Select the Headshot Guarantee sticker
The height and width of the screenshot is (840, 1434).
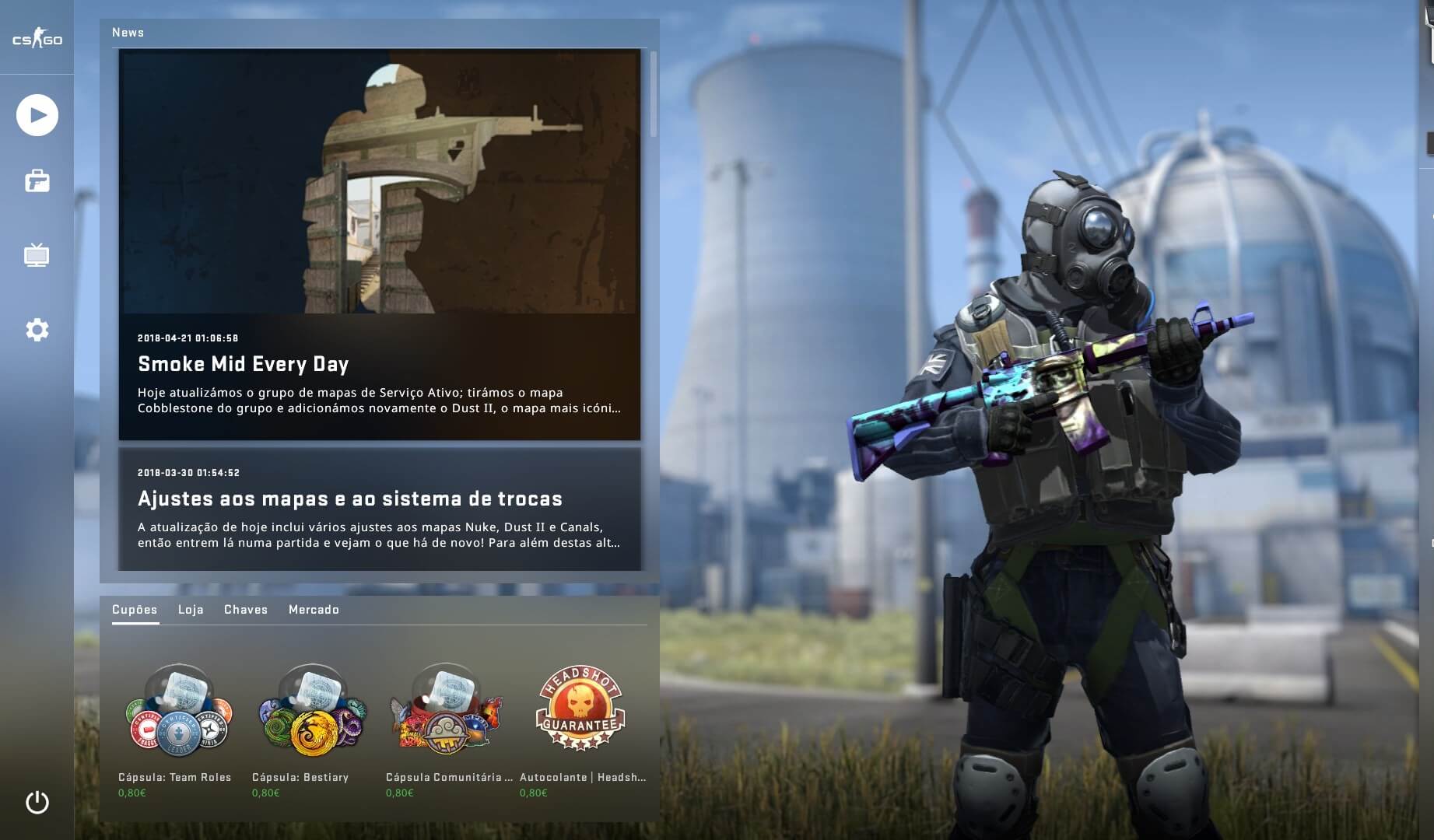point(580,709)
